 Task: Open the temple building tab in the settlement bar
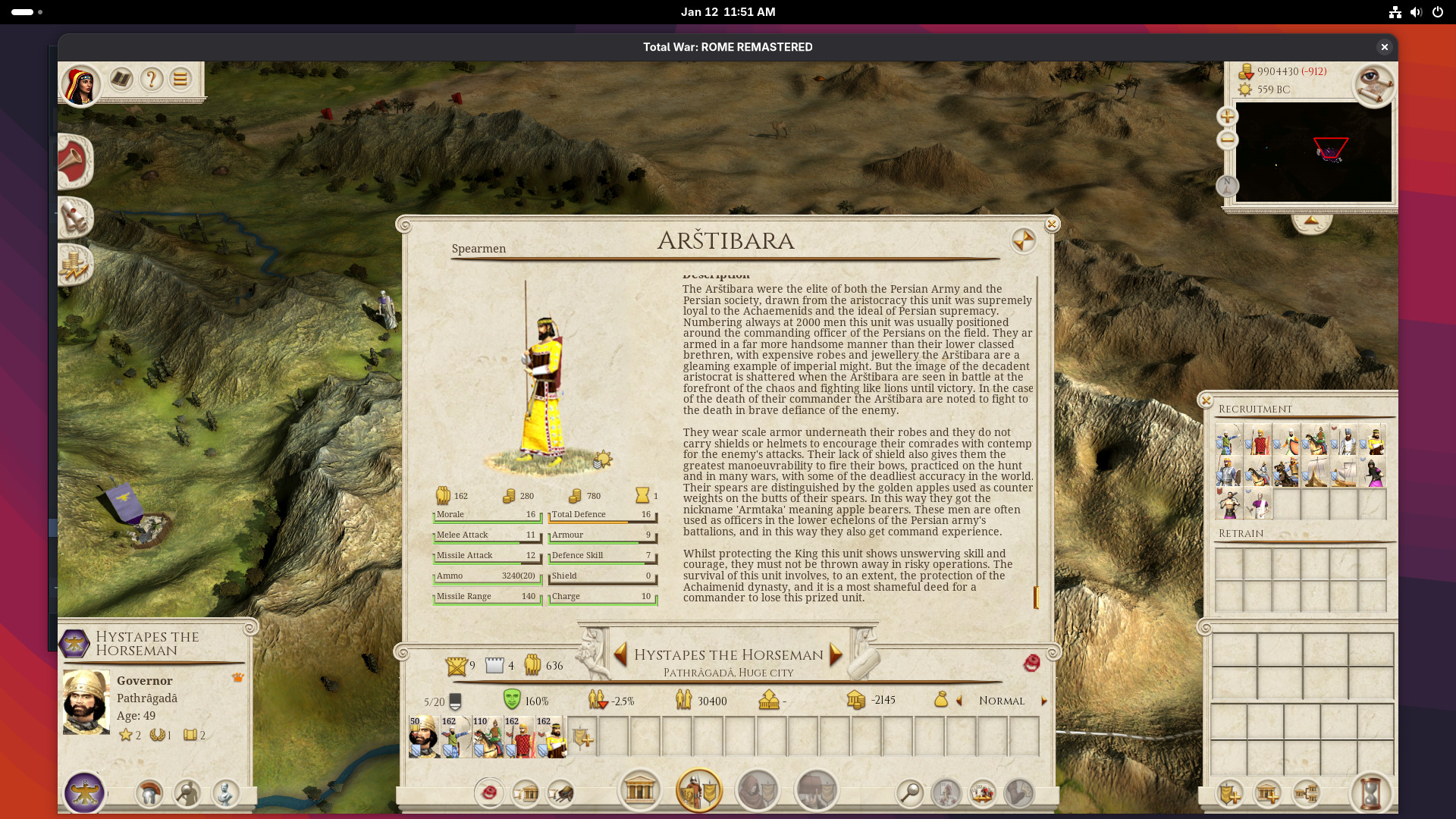click(x=639, y=791)
